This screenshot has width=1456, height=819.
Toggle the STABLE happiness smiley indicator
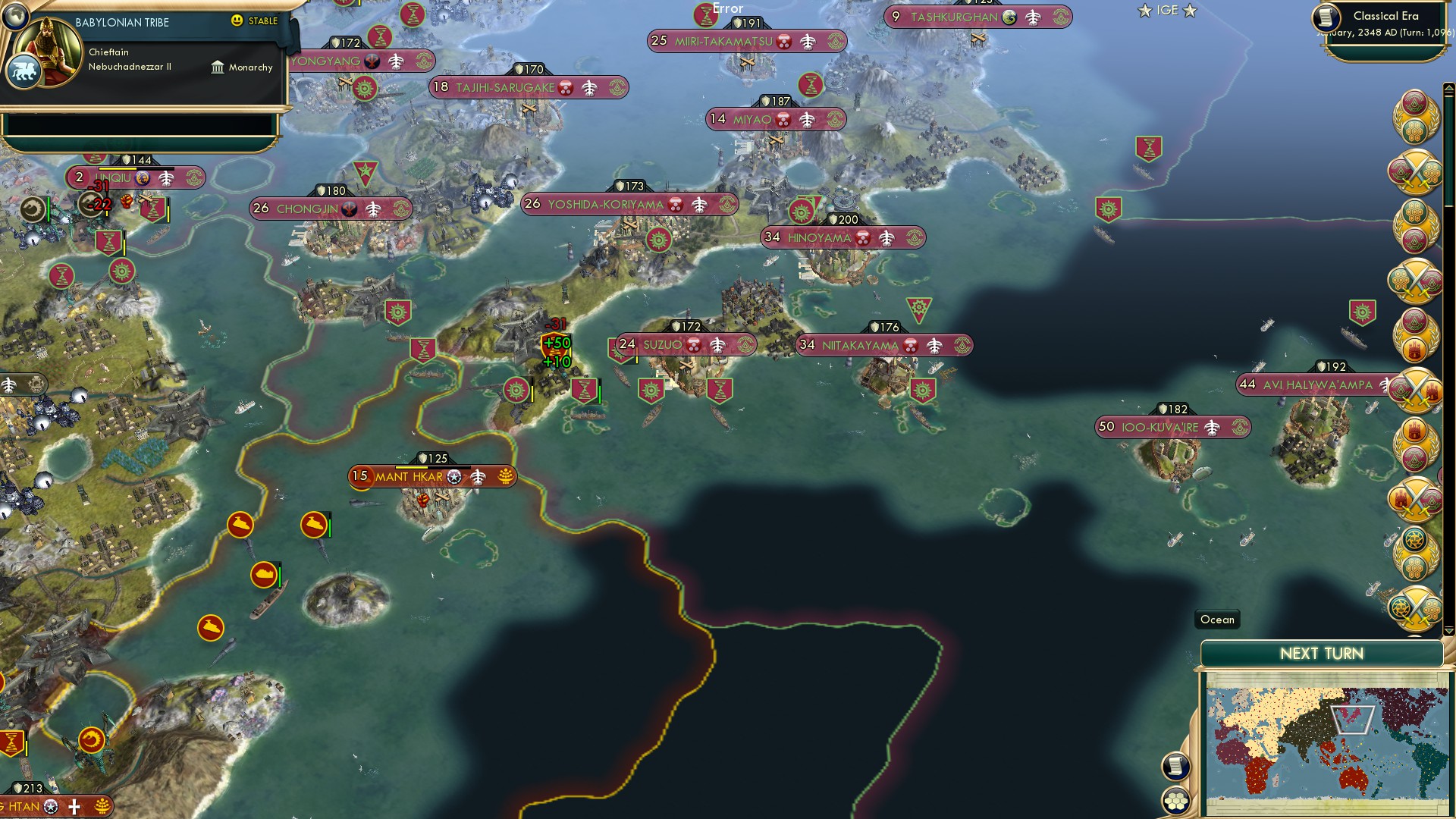pos(237,22)
